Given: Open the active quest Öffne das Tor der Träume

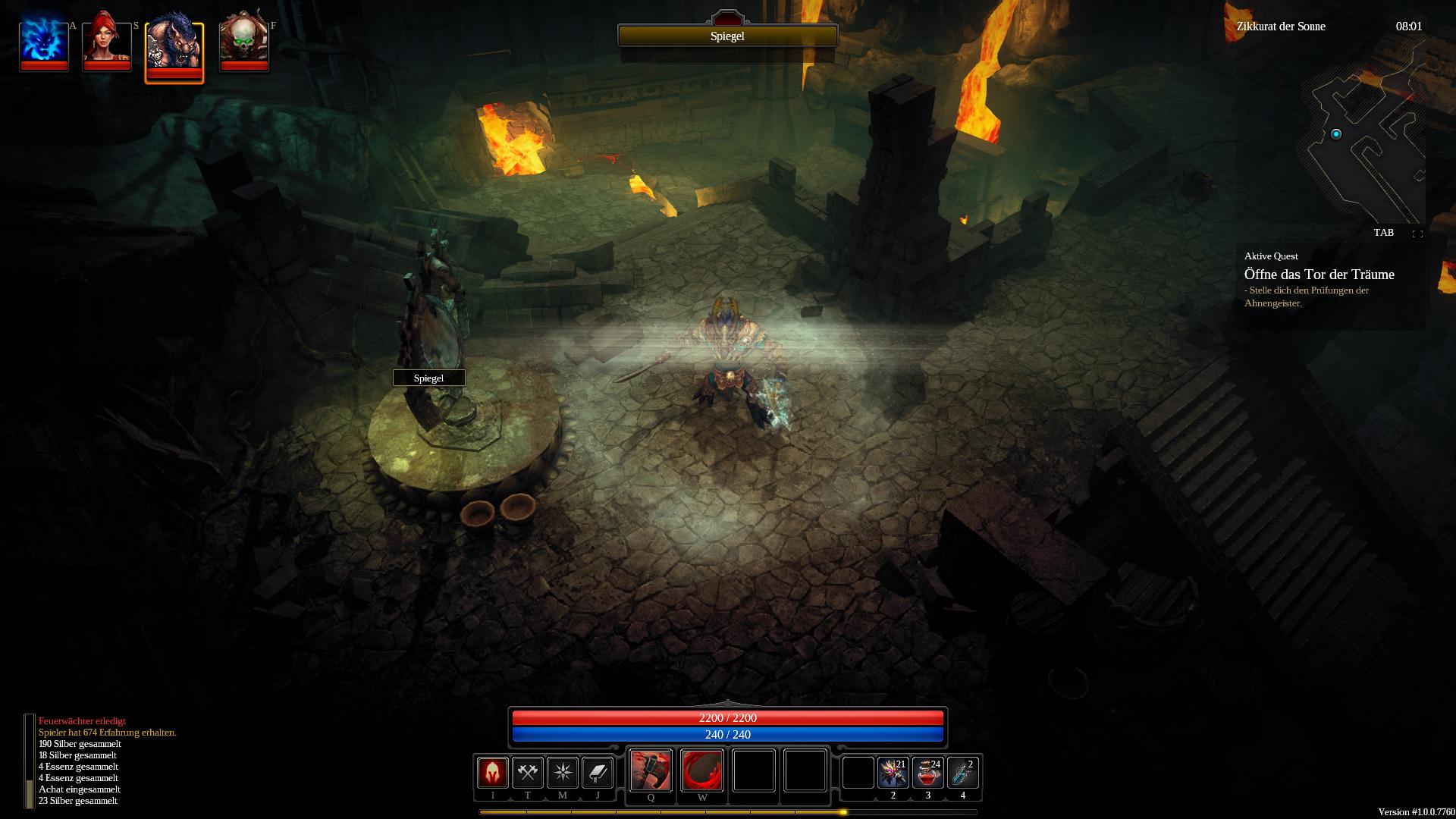Looking at the screenshot, I should [x=1319, y=275].
